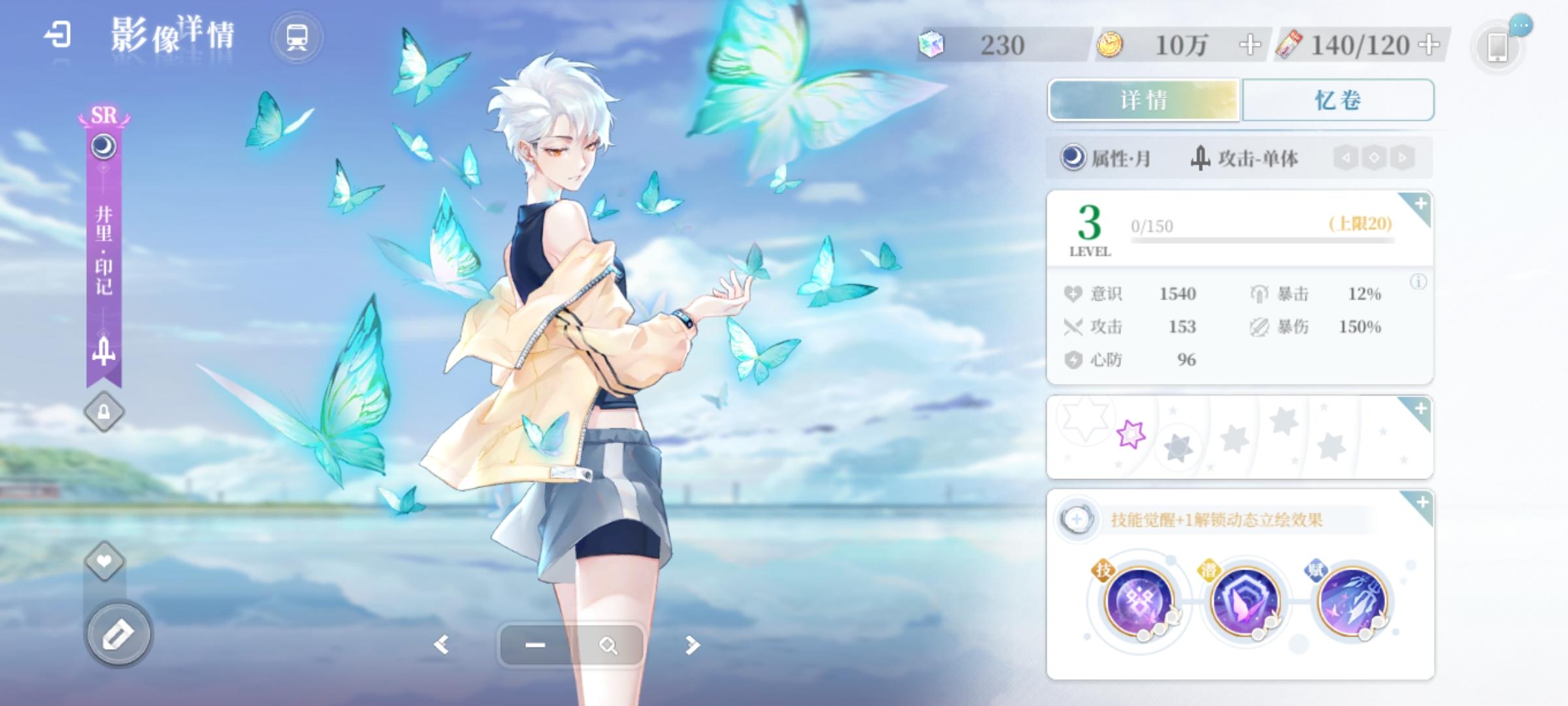Mark the card as favorite with heart
This screenshot has width=1568, height=706.
(x=104, y=561)
